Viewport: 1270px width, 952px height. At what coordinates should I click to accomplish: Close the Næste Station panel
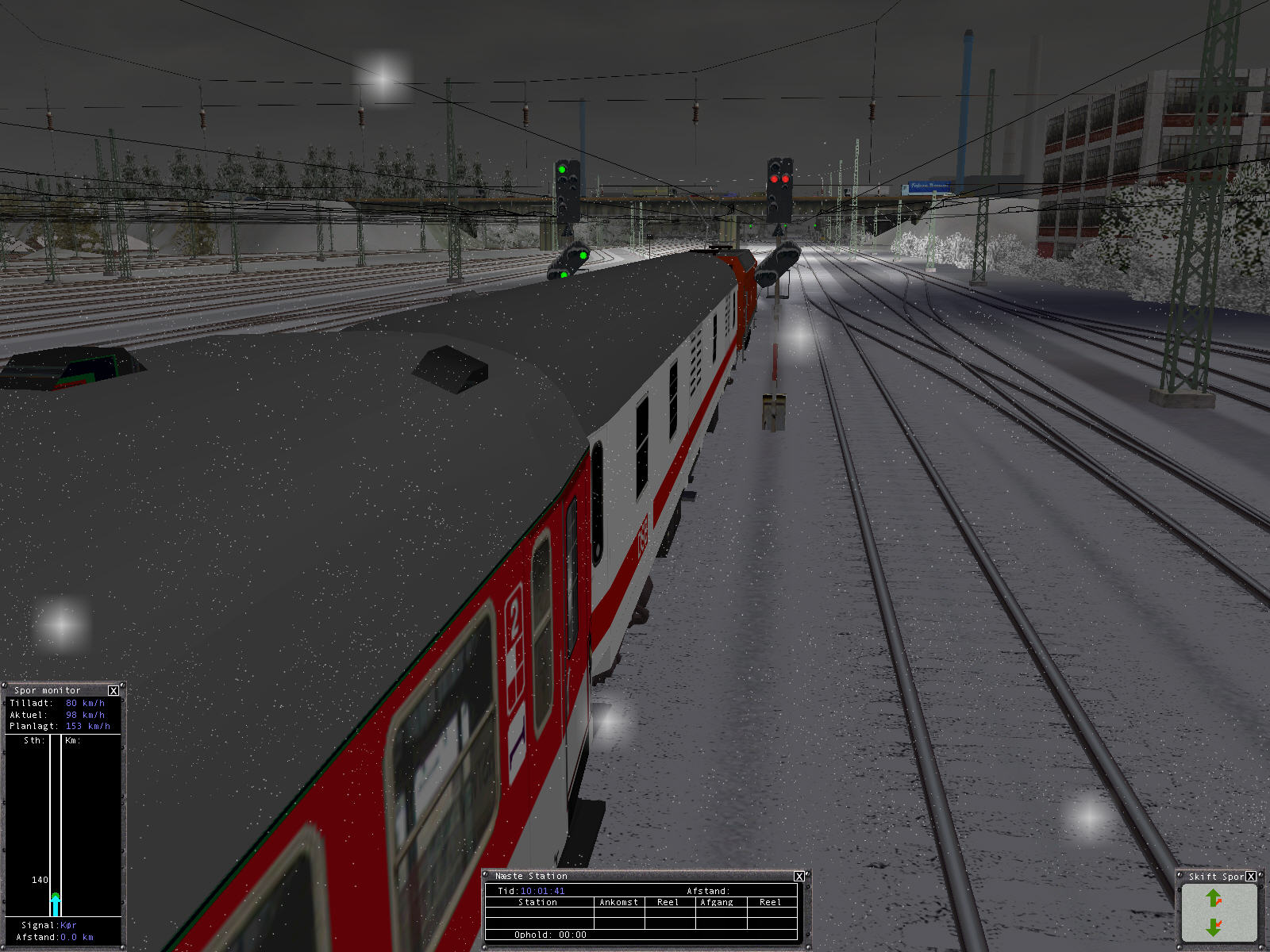(799, 876)
